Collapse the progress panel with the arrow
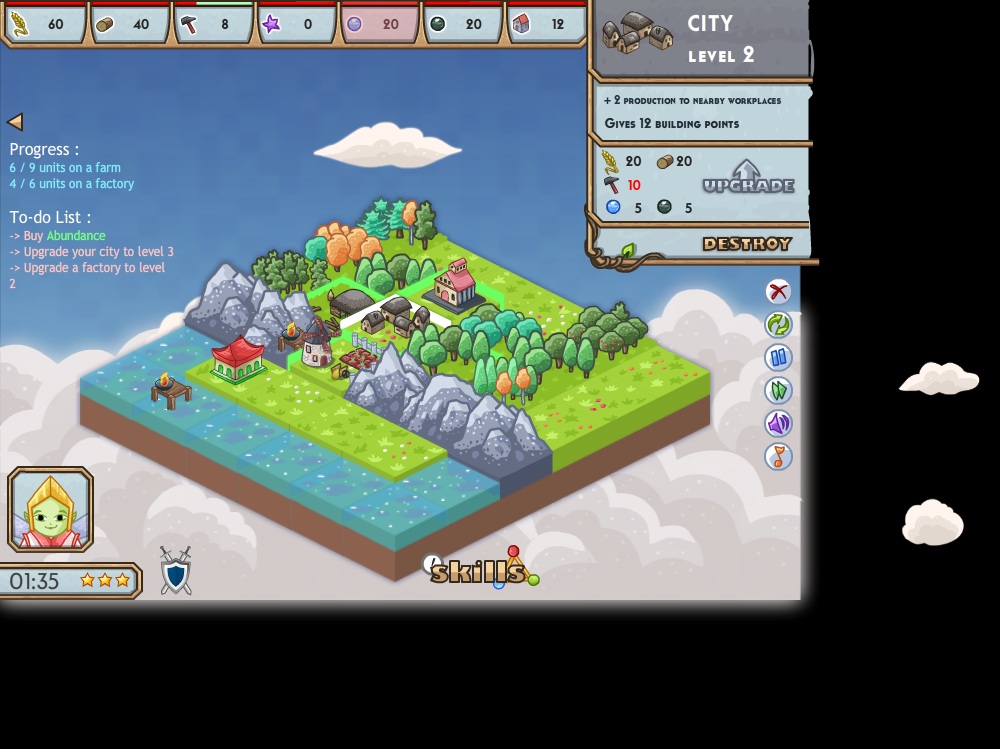The height and width of the screenshot is (749, 1000). pyautogui.click(x=15, y=122)
